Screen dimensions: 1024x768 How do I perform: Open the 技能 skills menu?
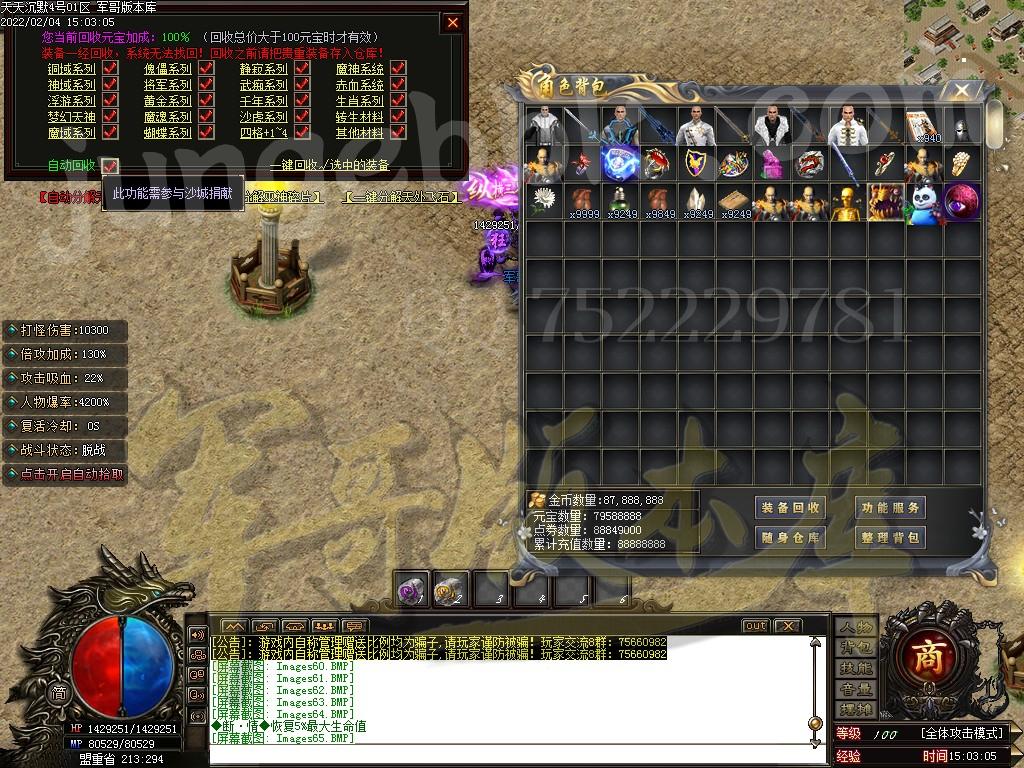point(856,668)
